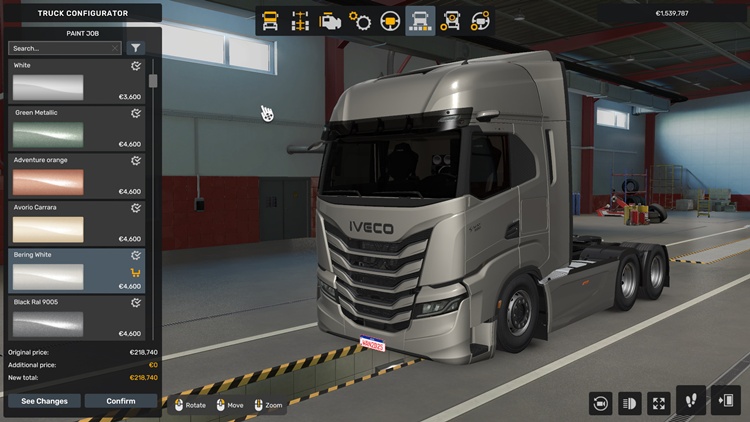Open the engine category
The height and width of the screenshot is (422, 750).
330,21
